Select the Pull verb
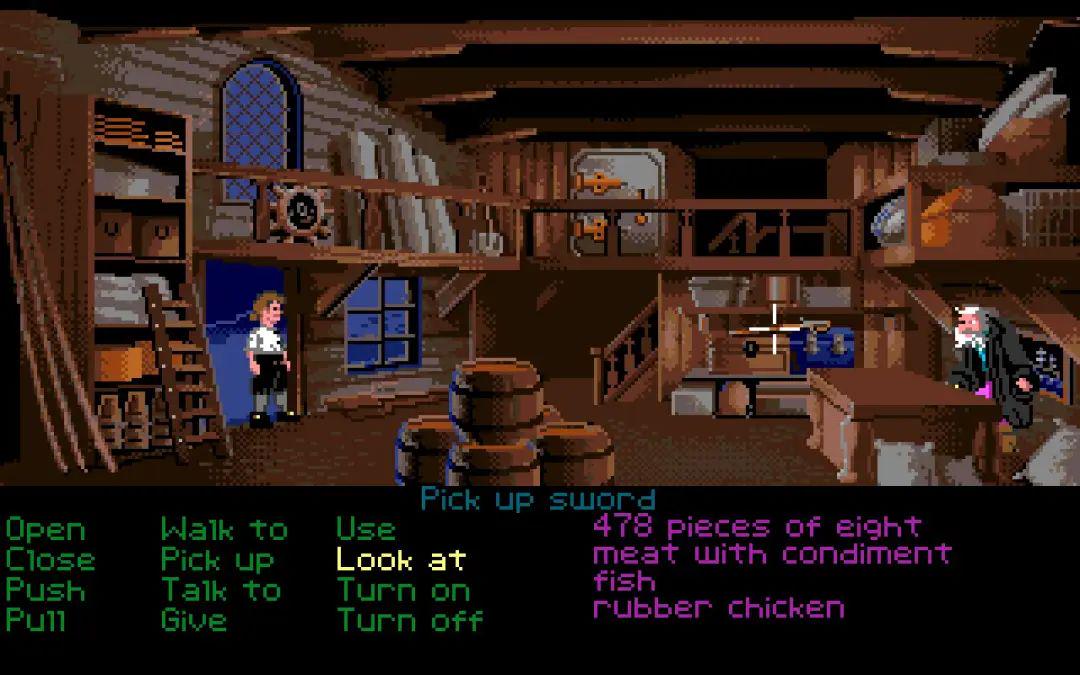The height and width of the screenshot is (675, 1080). point(36,619)
